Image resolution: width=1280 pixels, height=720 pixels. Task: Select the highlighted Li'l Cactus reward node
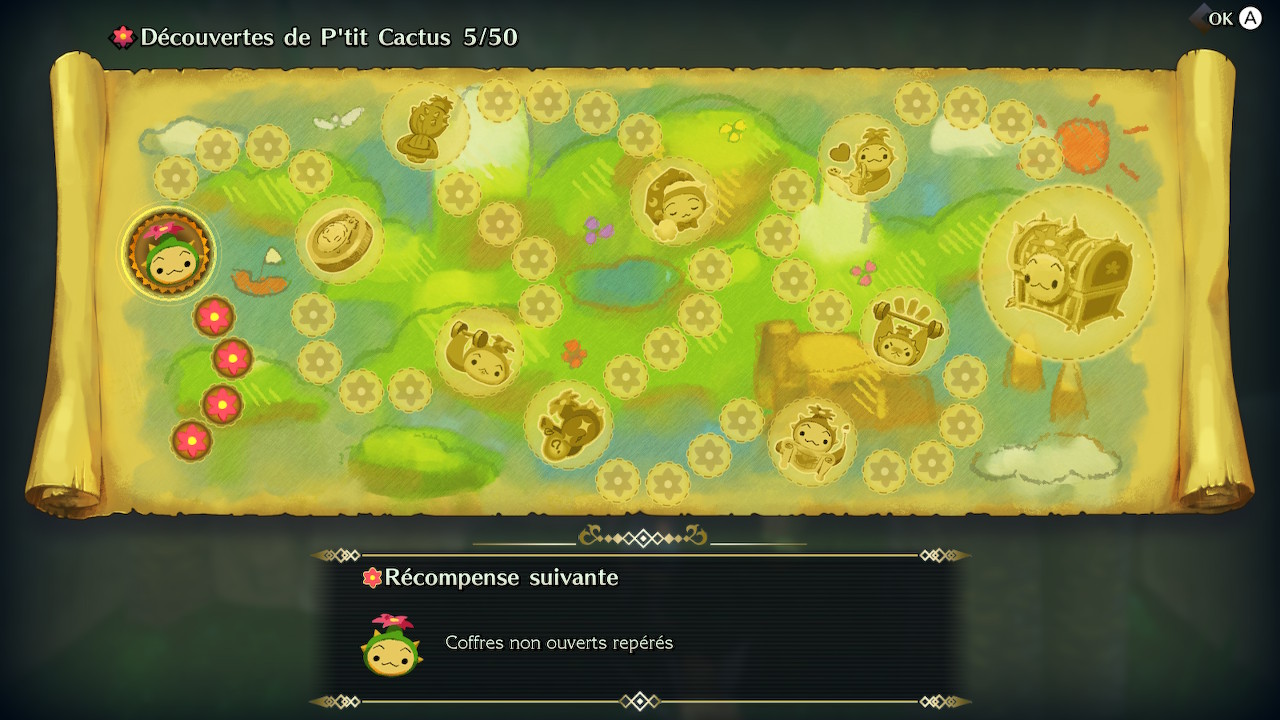point(168,255)
